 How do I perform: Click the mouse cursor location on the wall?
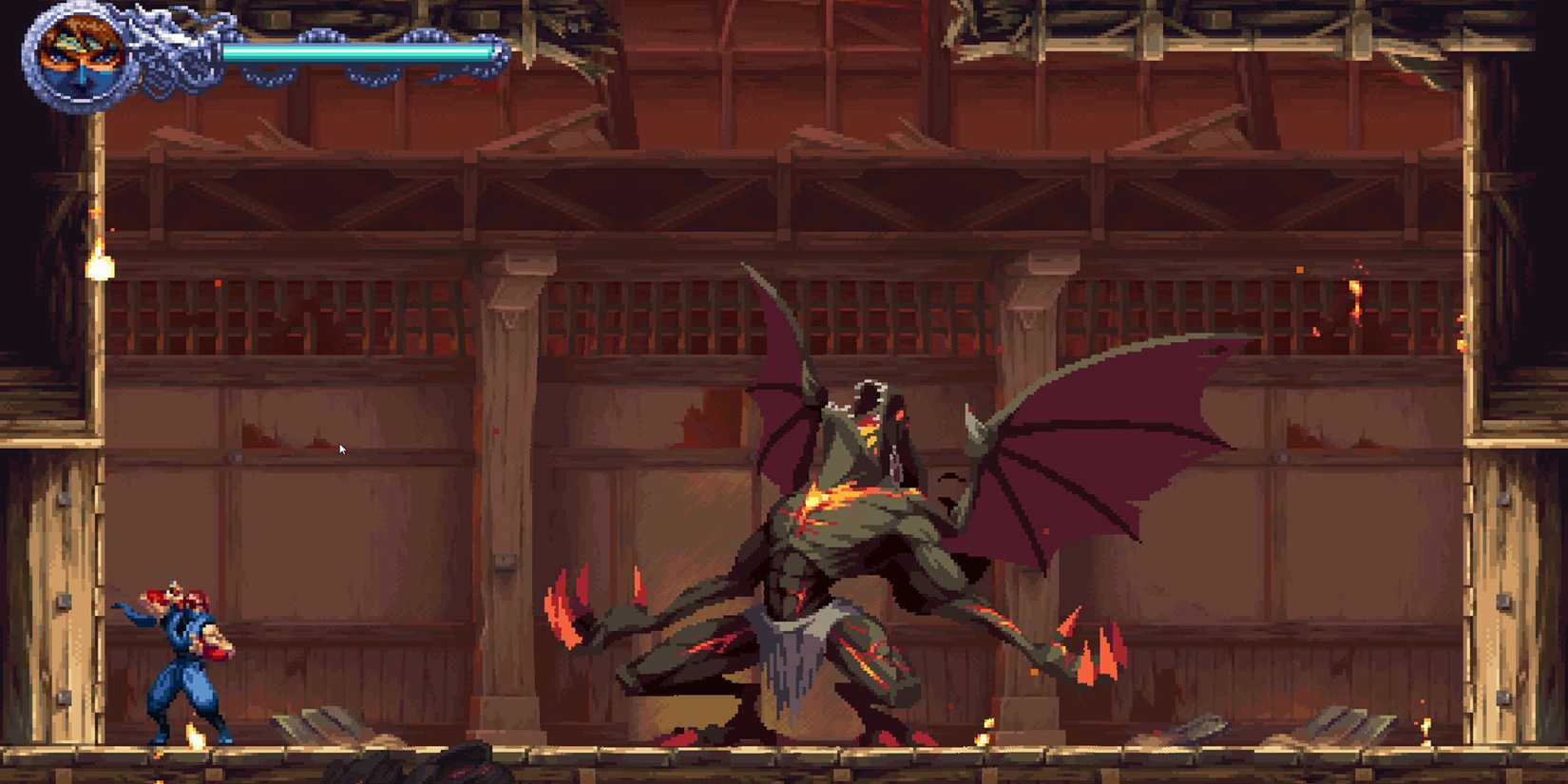341,448
